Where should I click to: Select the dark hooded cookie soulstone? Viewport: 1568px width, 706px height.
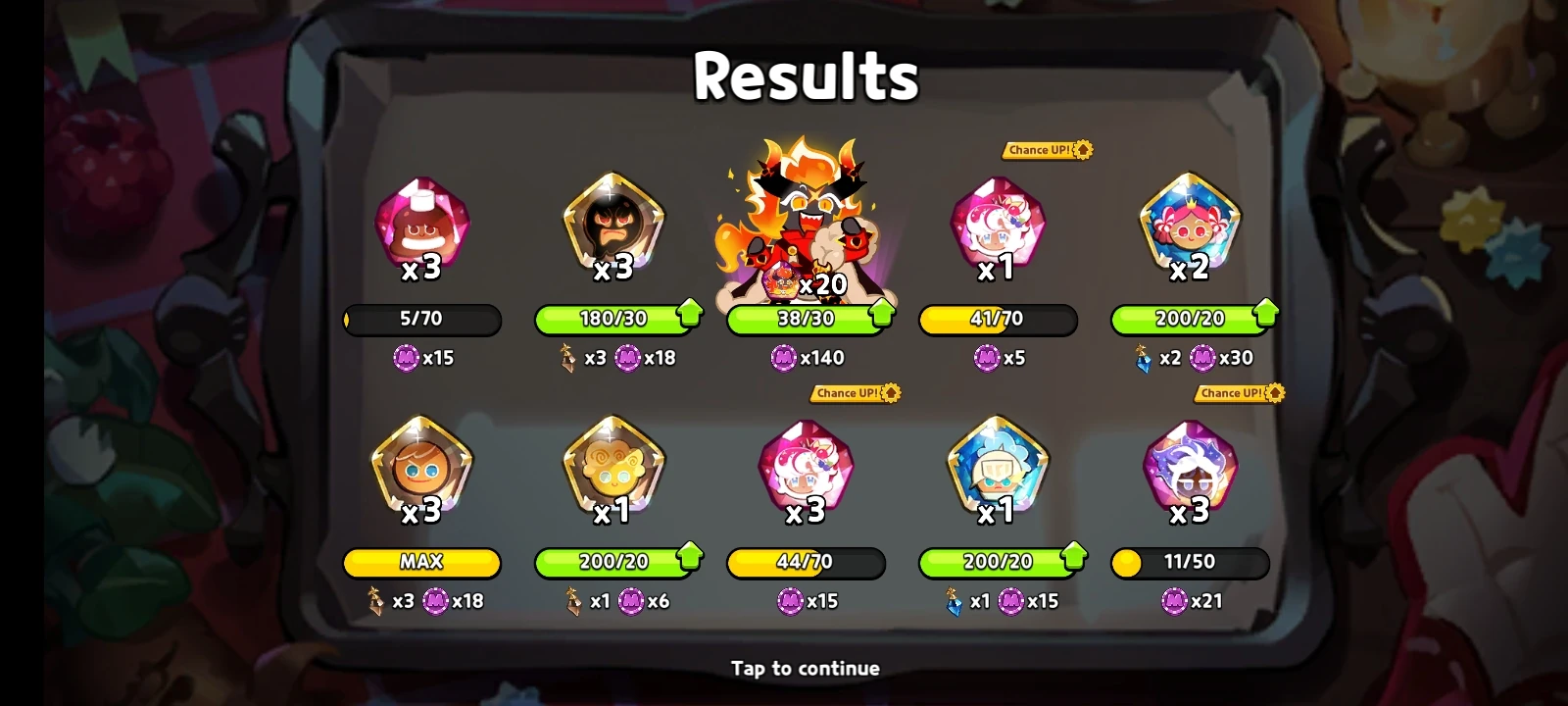click(614, 227)
